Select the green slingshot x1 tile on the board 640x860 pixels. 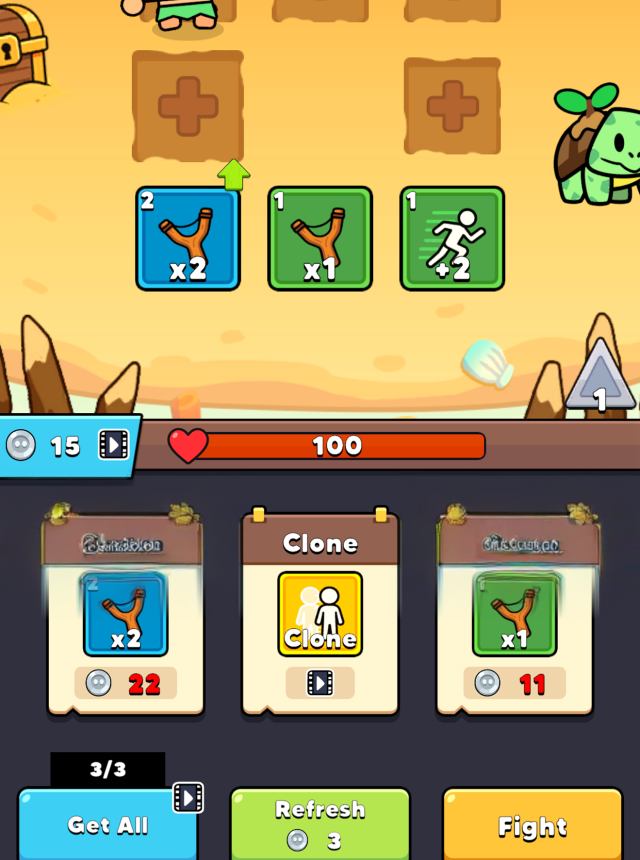coord(320,238)
